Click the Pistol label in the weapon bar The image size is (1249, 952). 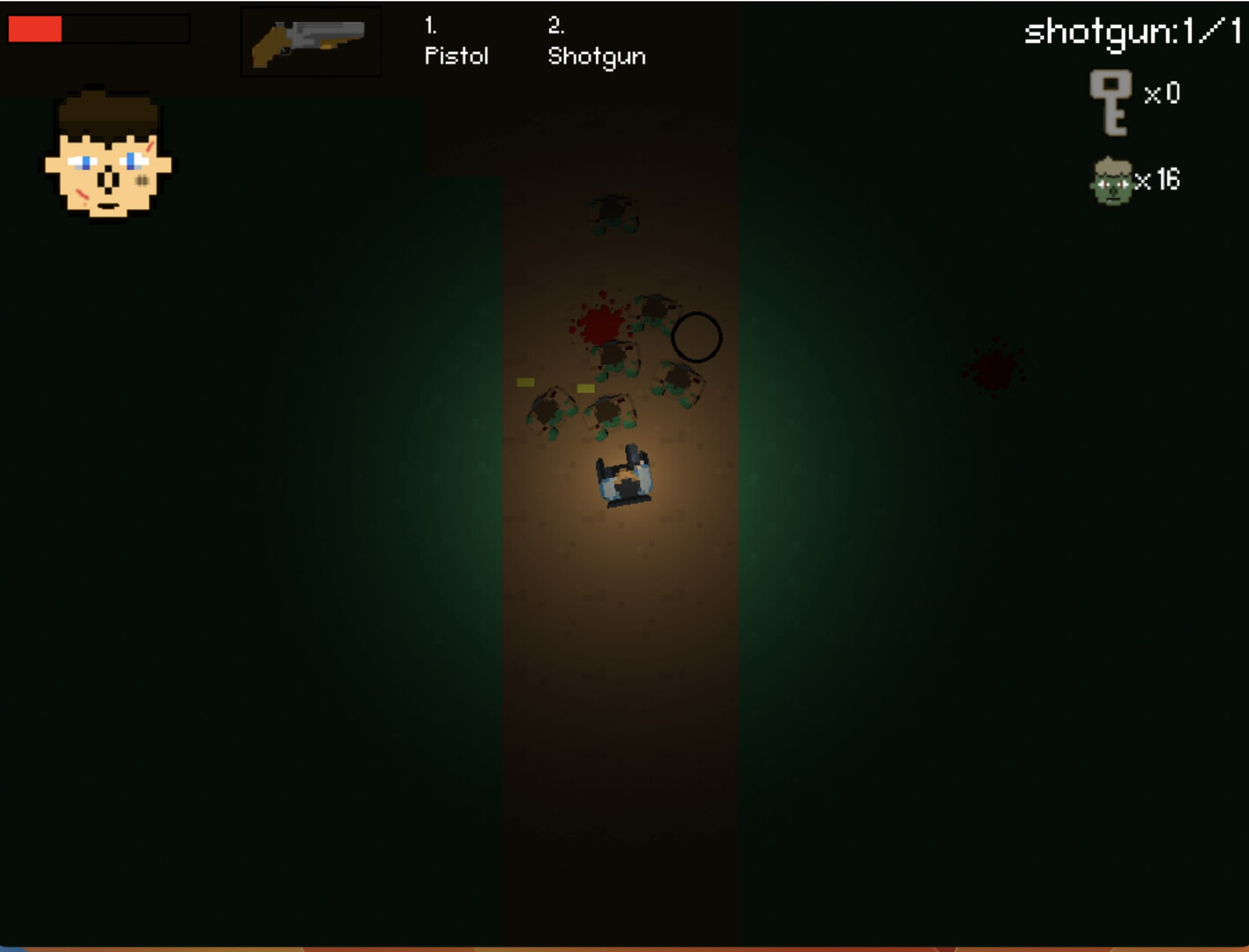pos(456,57)
